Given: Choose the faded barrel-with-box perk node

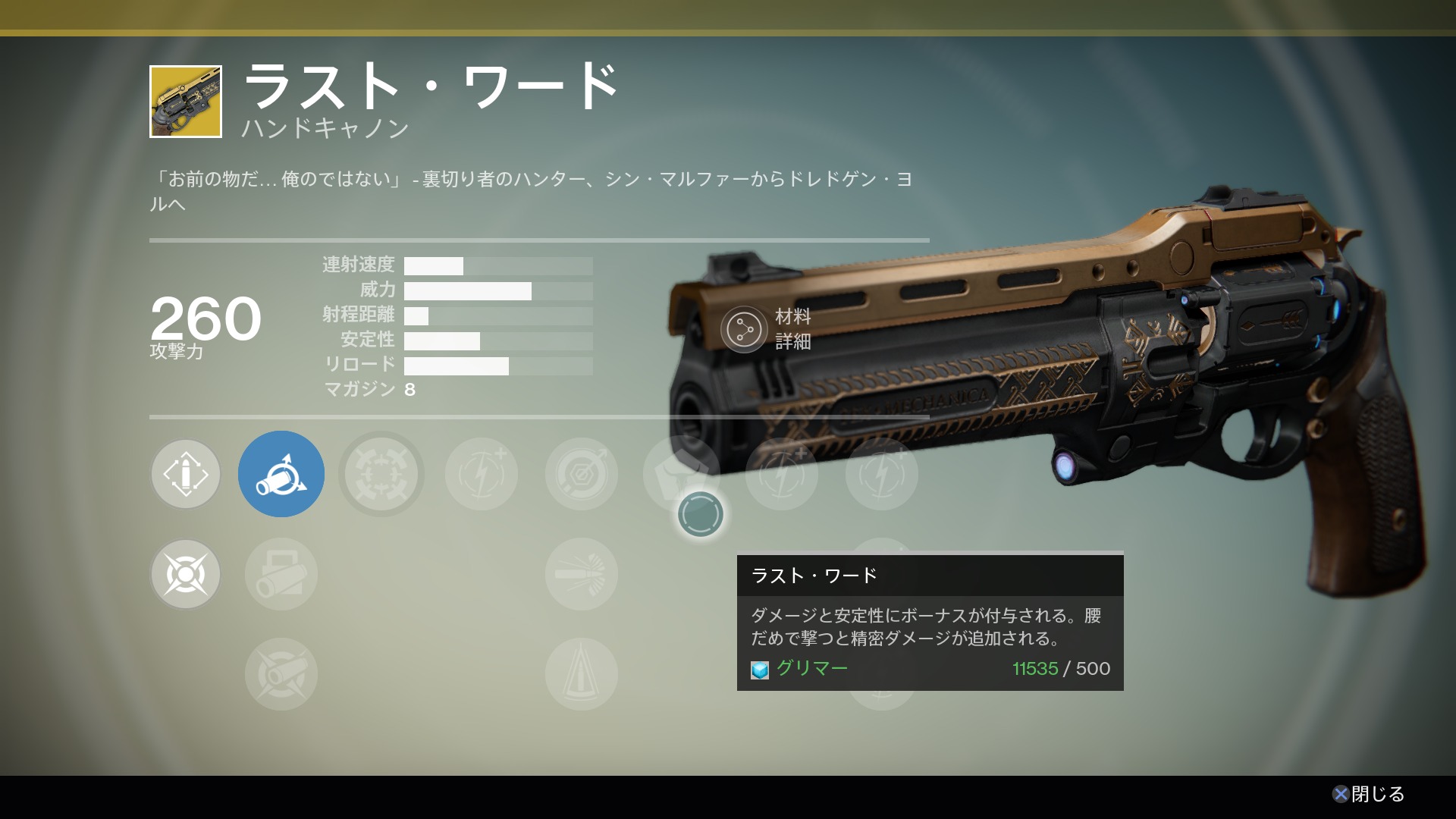Looking at the screenshot, I should coord(281,575).
